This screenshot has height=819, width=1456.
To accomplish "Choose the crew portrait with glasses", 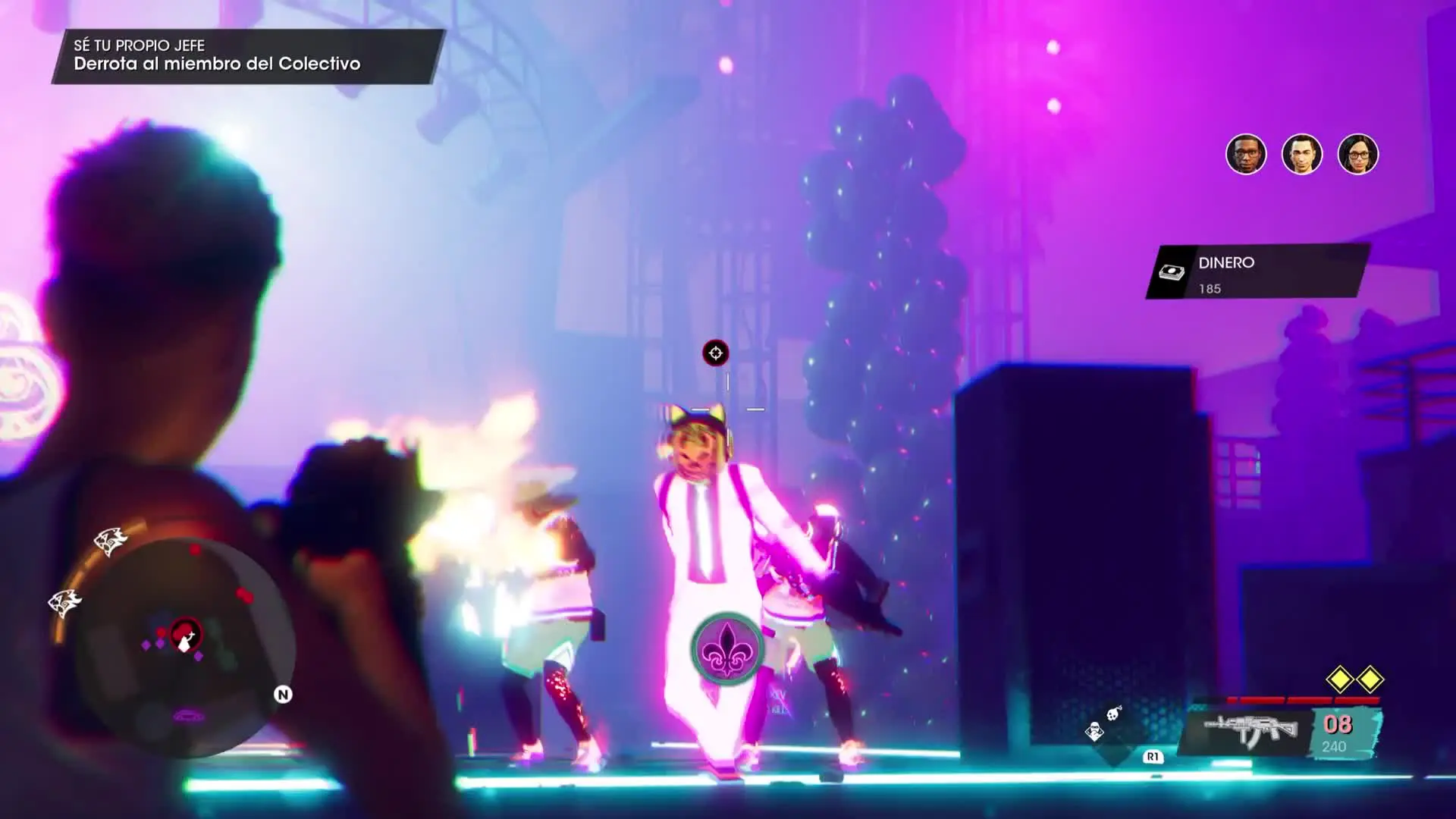I will [x=1357, y=155].
